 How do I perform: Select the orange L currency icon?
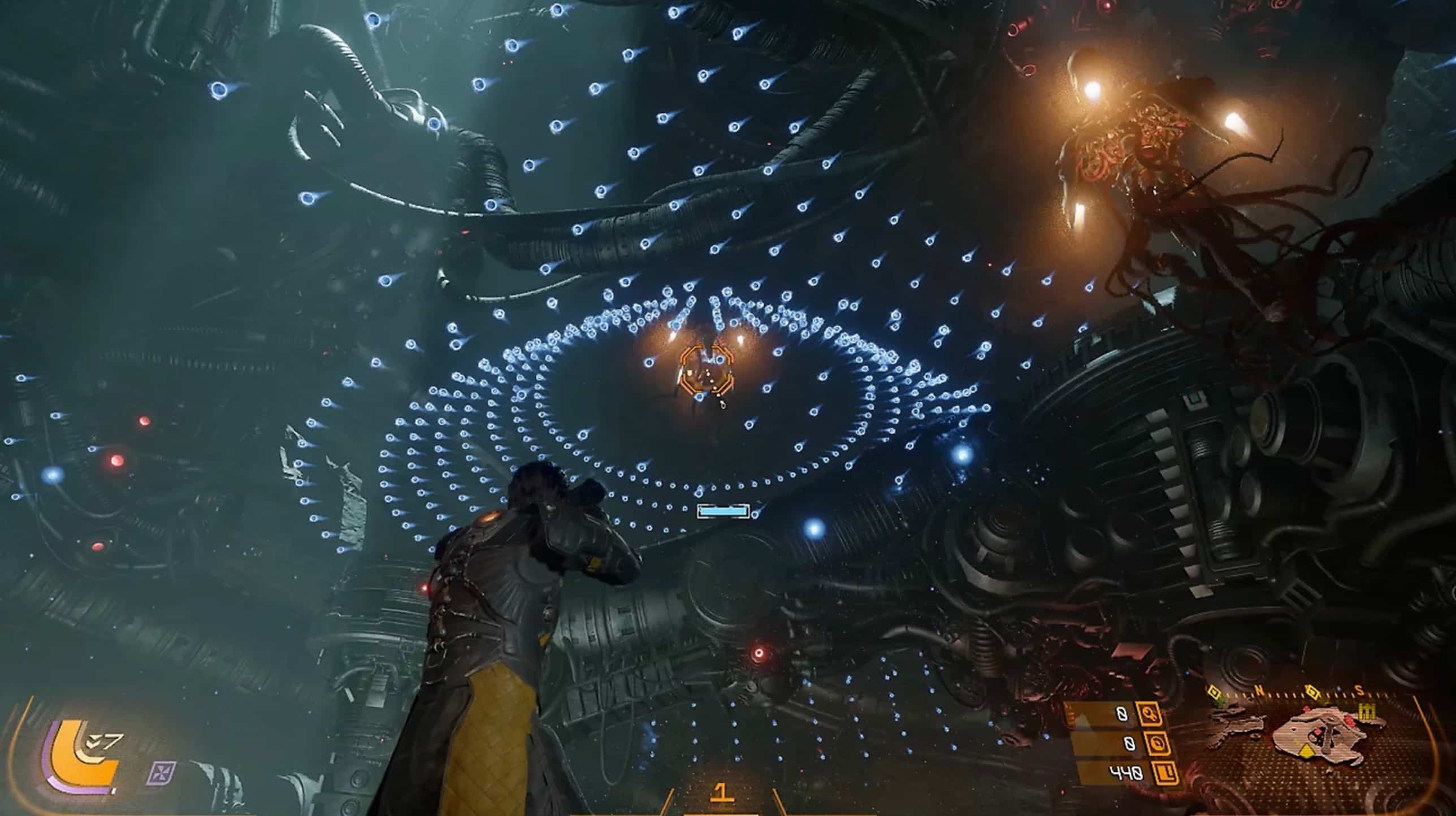[x=1166, y=773]
